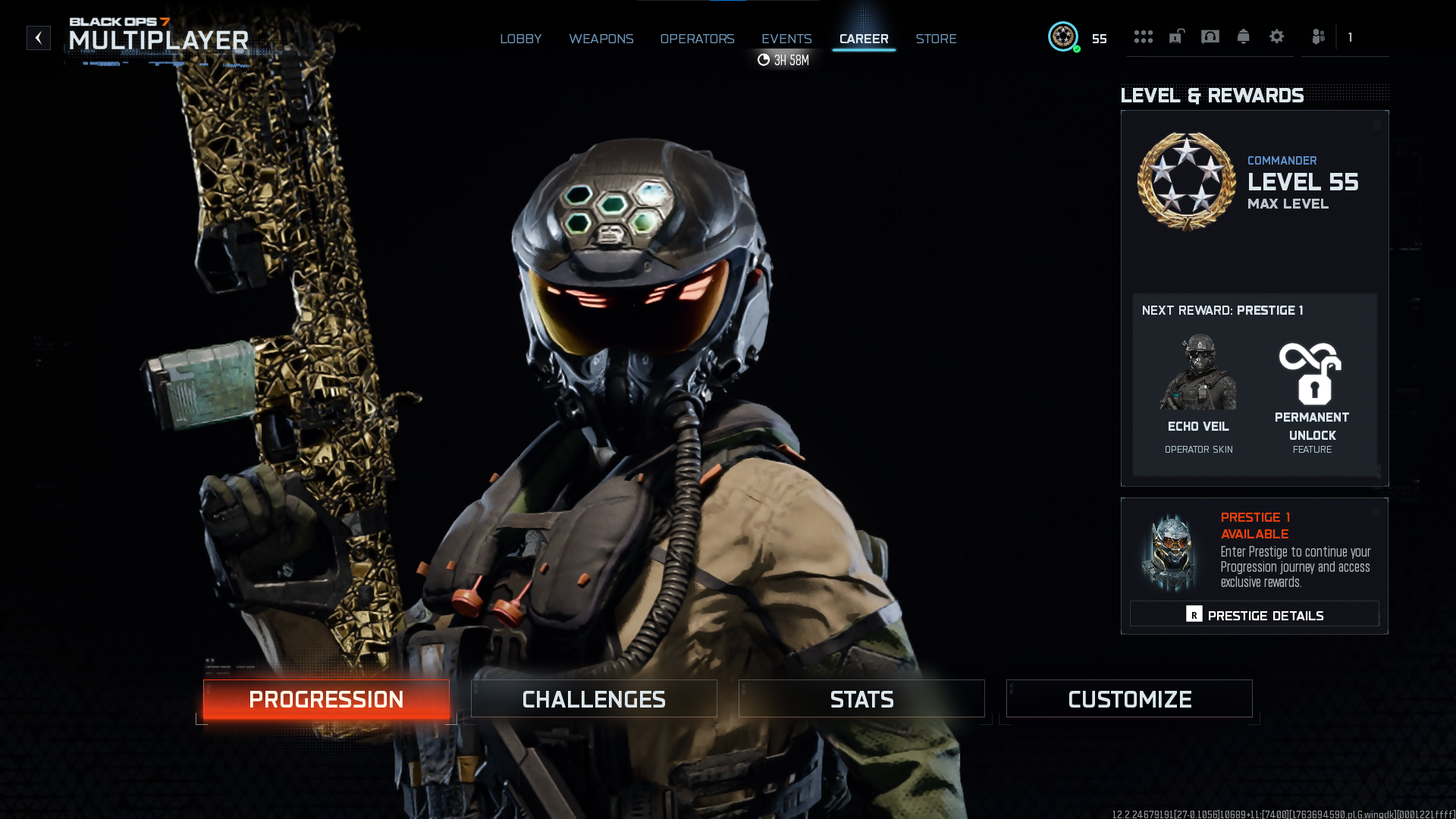Click the player rank emblem in the top bar

(1063, 36)
